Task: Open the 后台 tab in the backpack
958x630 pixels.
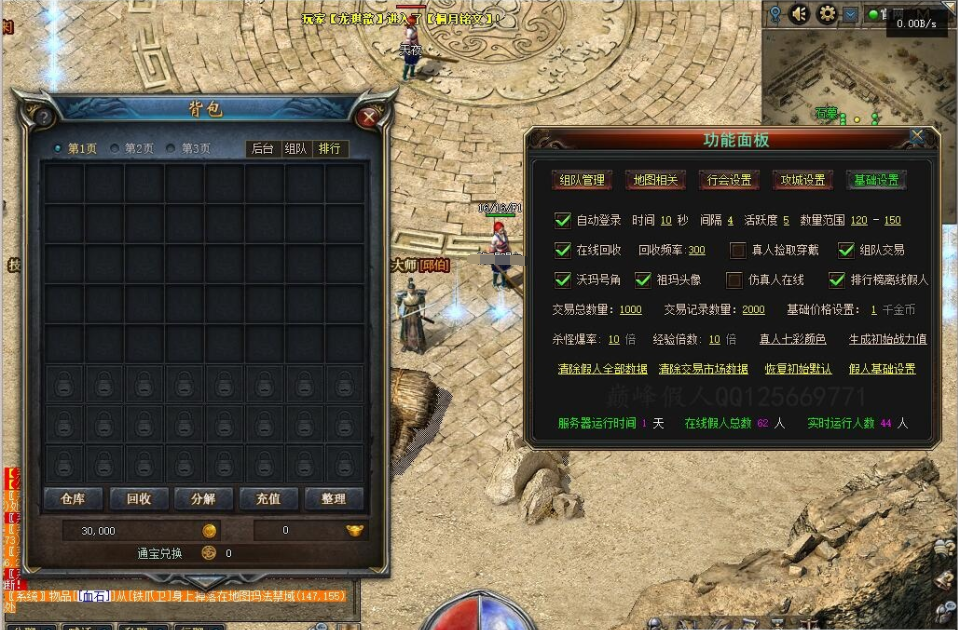Action: point(262,149)
